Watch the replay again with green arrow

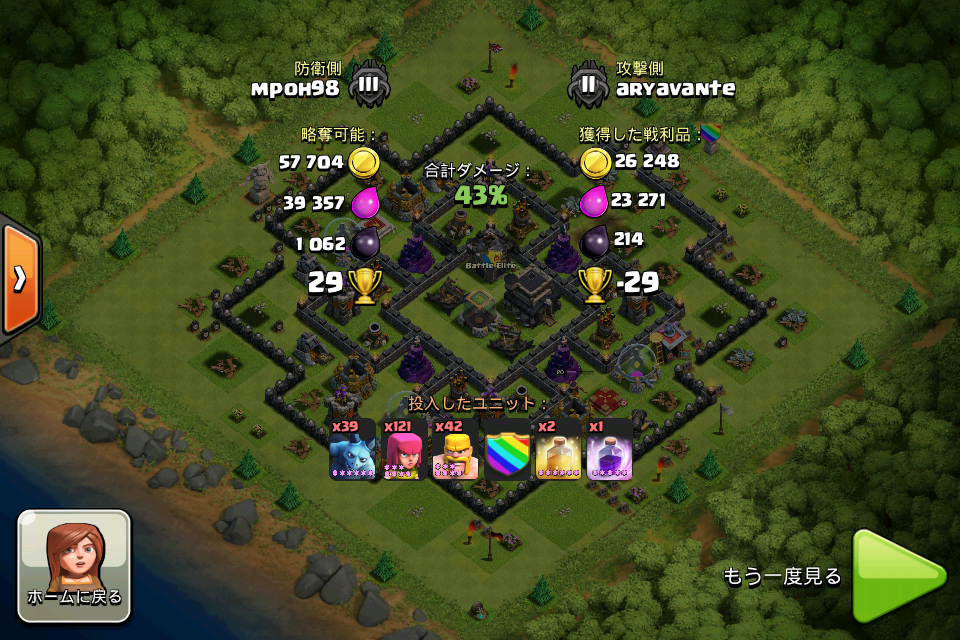click(897, 576)
